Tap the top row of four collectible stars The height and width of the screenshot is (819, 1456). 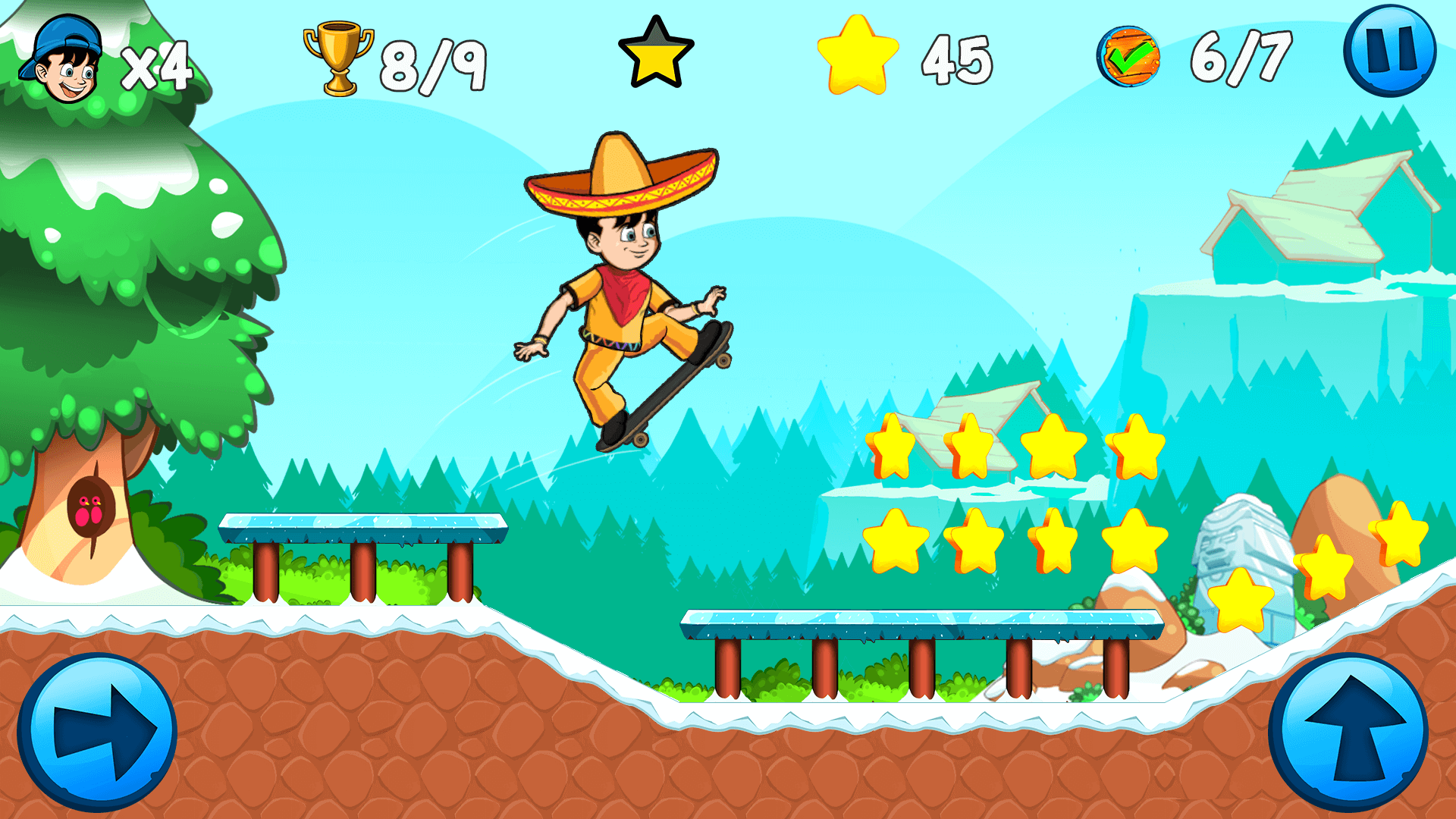click(x=1016, y=444)
